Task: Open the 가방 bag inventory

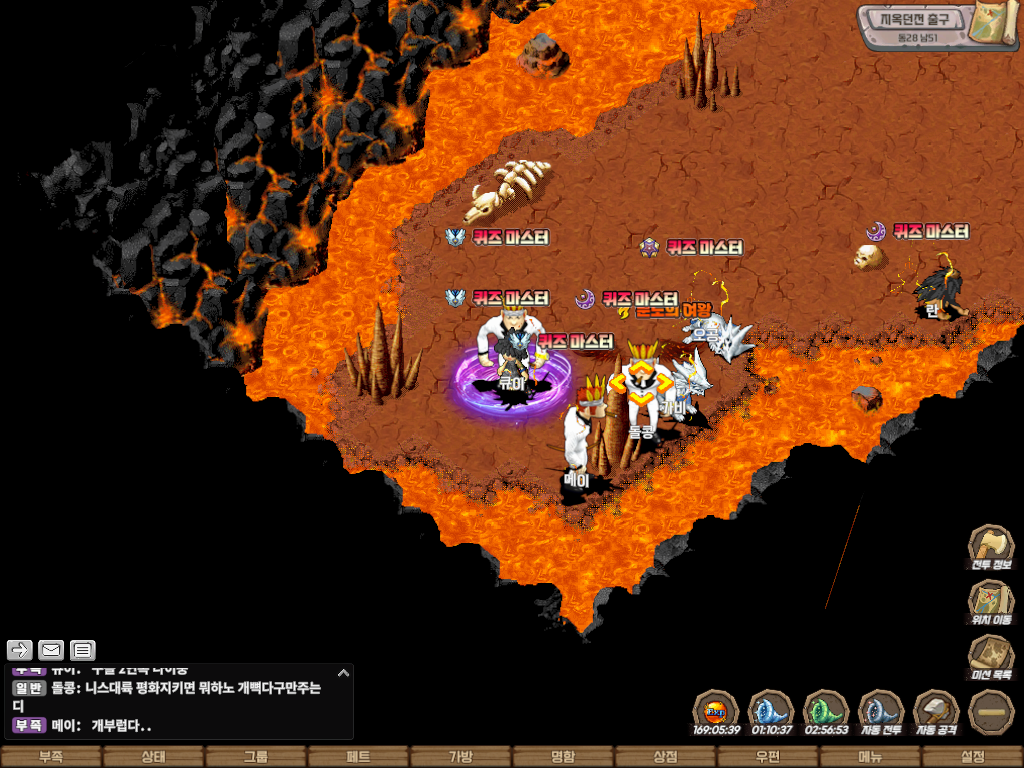Action: [460, 757]
